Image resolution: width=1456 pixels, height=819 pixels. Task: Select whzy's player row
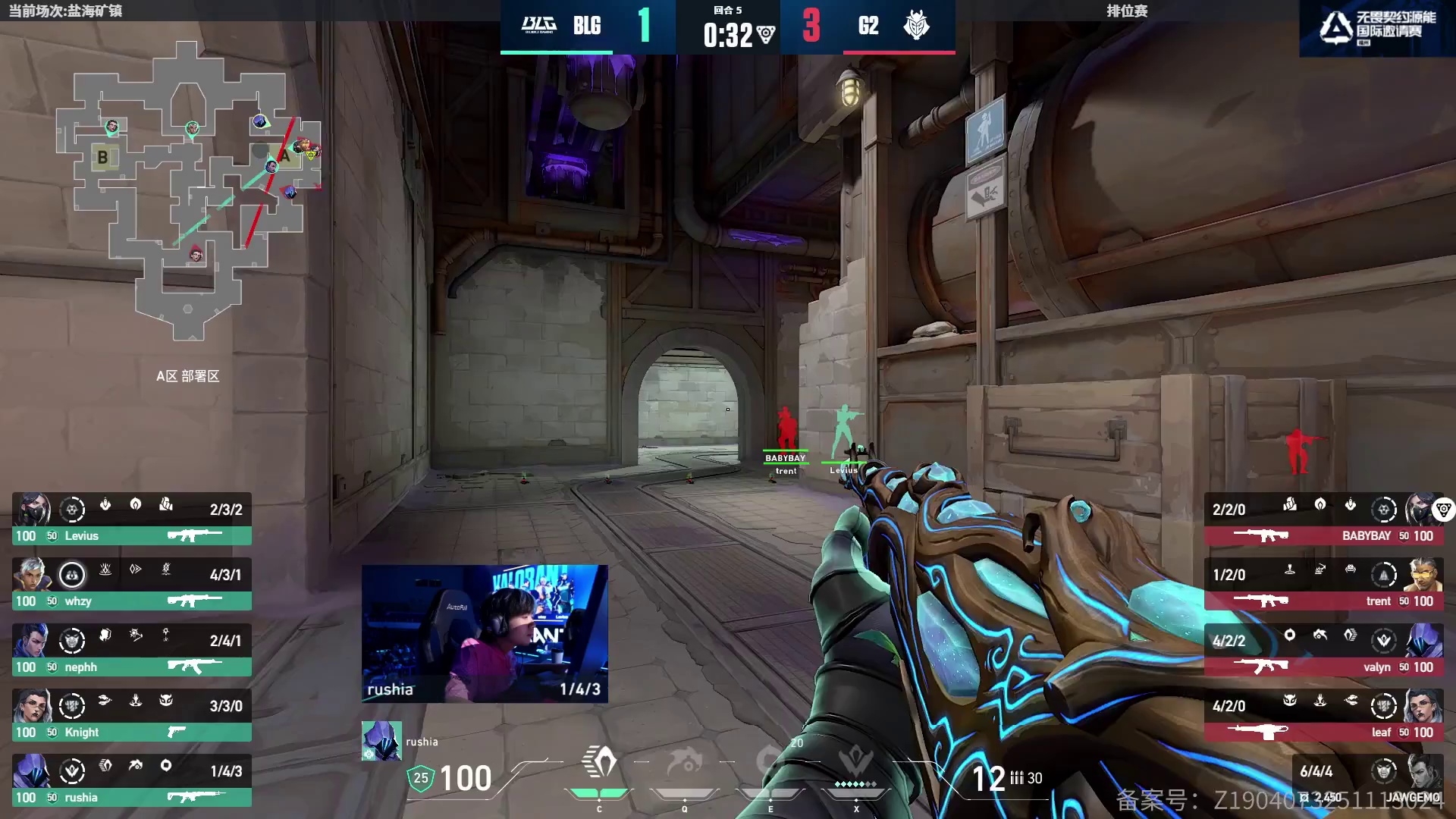pyautogui.click(x=131, y=585)
